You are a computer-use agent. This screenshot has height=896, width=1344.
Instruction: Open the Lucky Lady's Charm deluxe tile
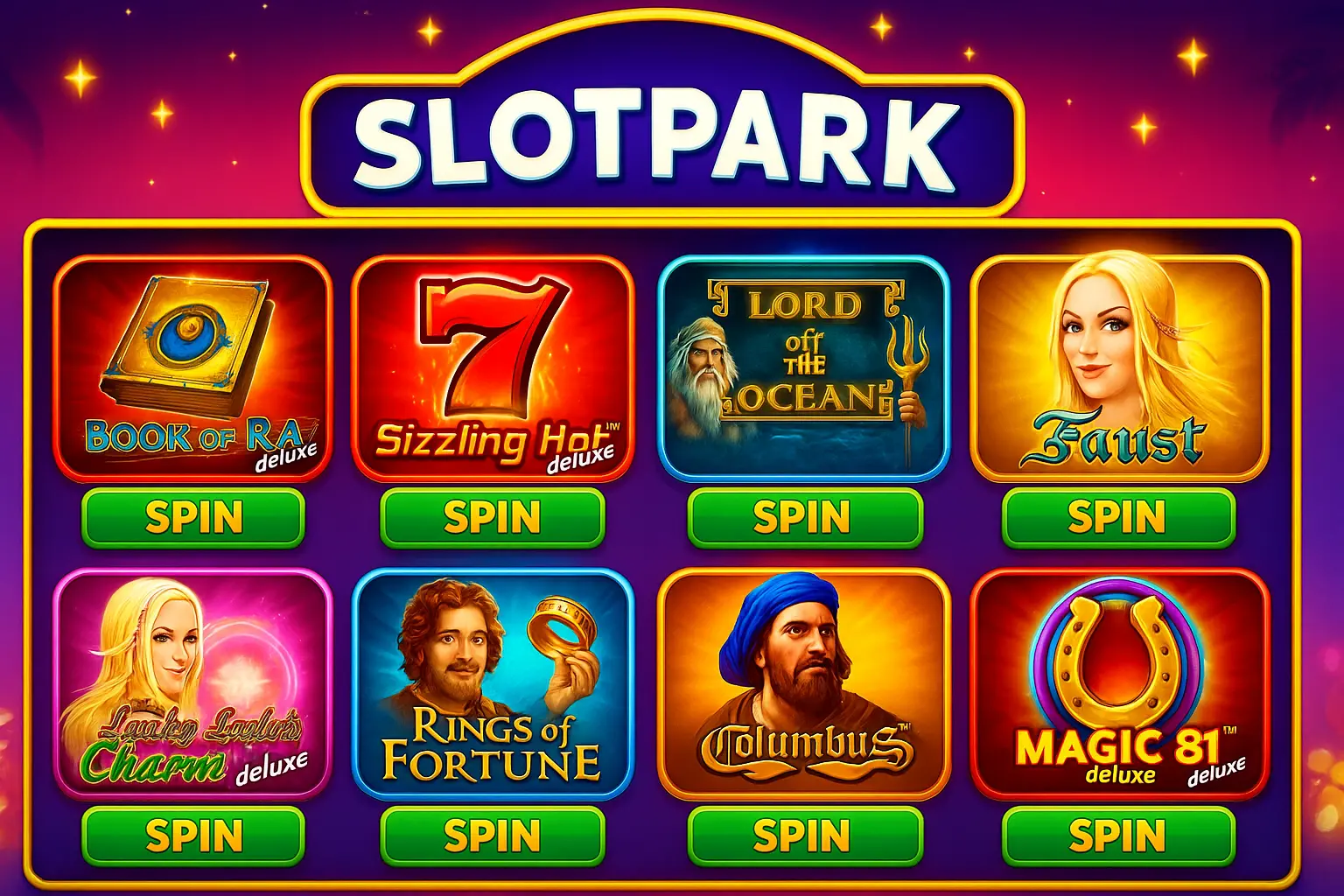tap(192, 682)
